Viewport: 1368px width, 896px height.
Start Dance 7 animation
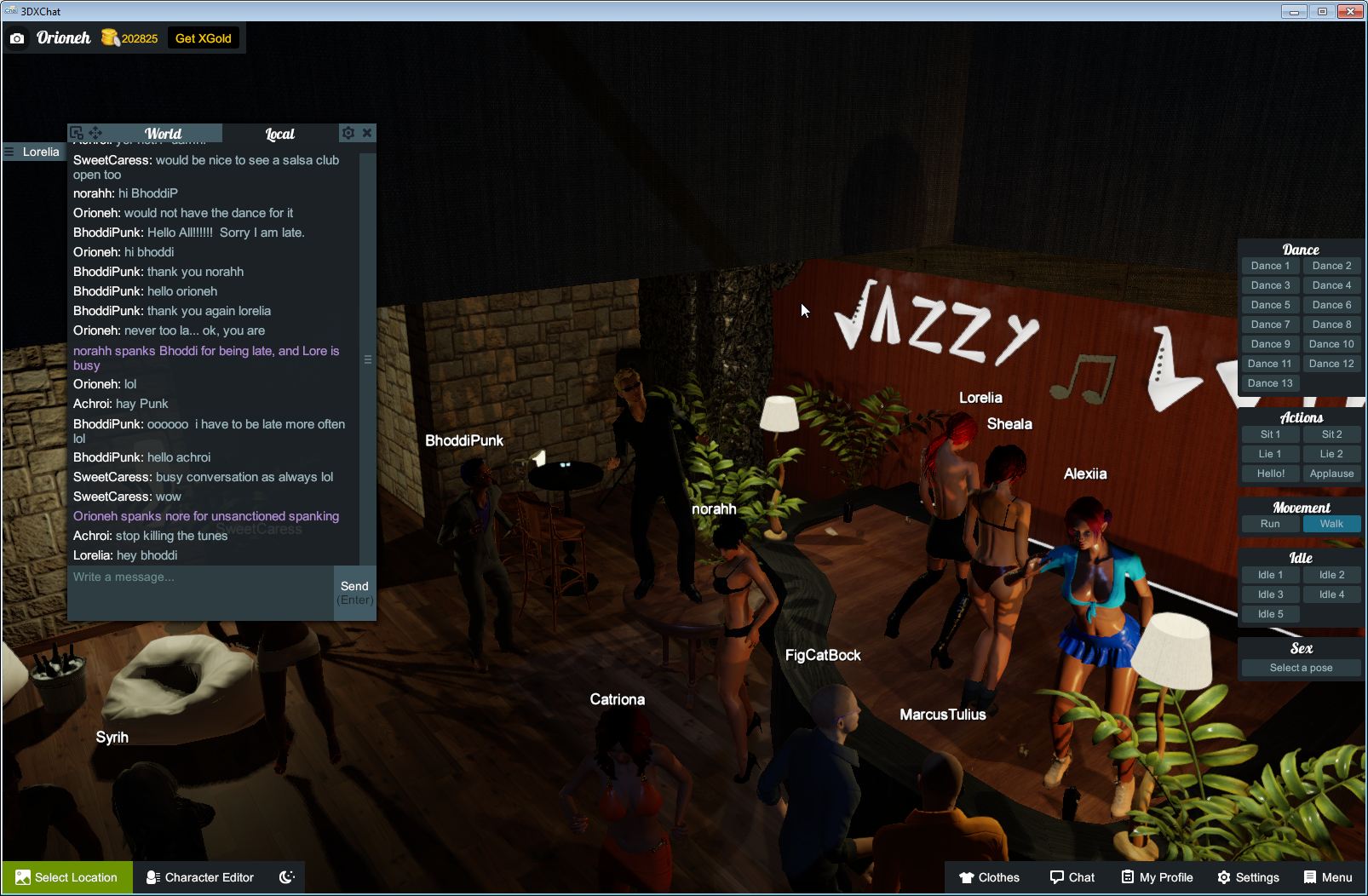click(x=1270, y=324)
